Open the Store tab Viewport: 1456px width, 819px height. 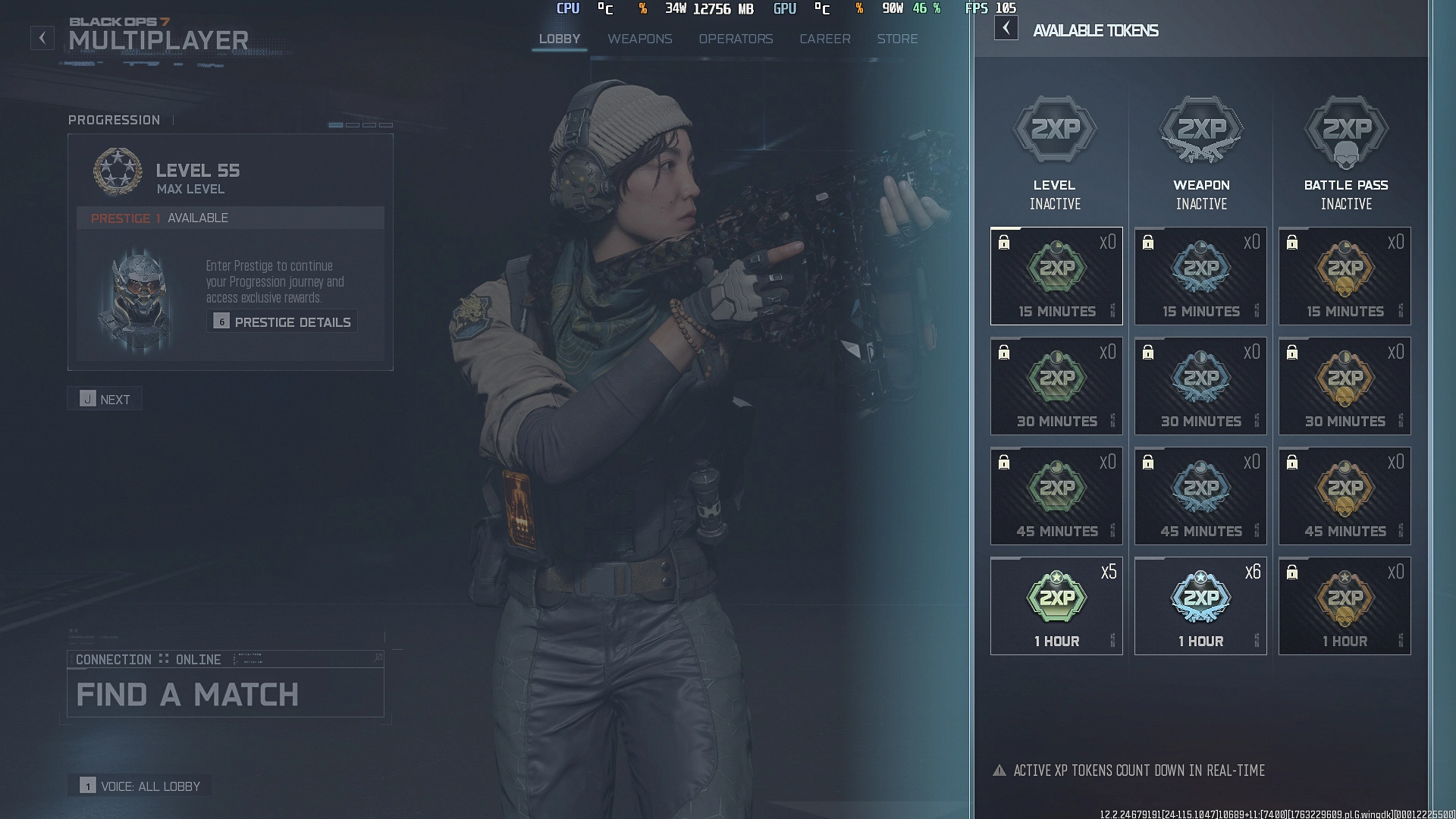coord(898,39)
